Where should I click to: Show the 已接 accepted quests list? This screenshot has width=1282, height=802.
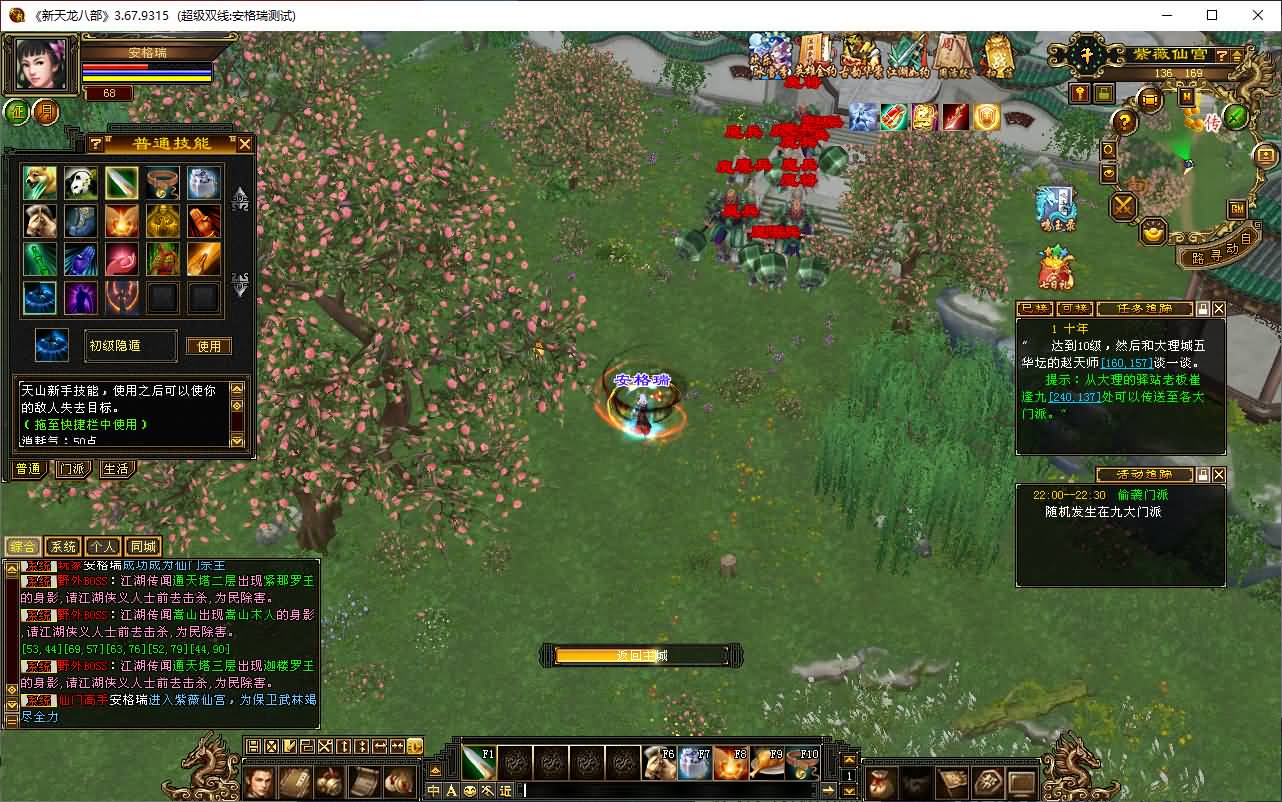(x=1033, y=309)
